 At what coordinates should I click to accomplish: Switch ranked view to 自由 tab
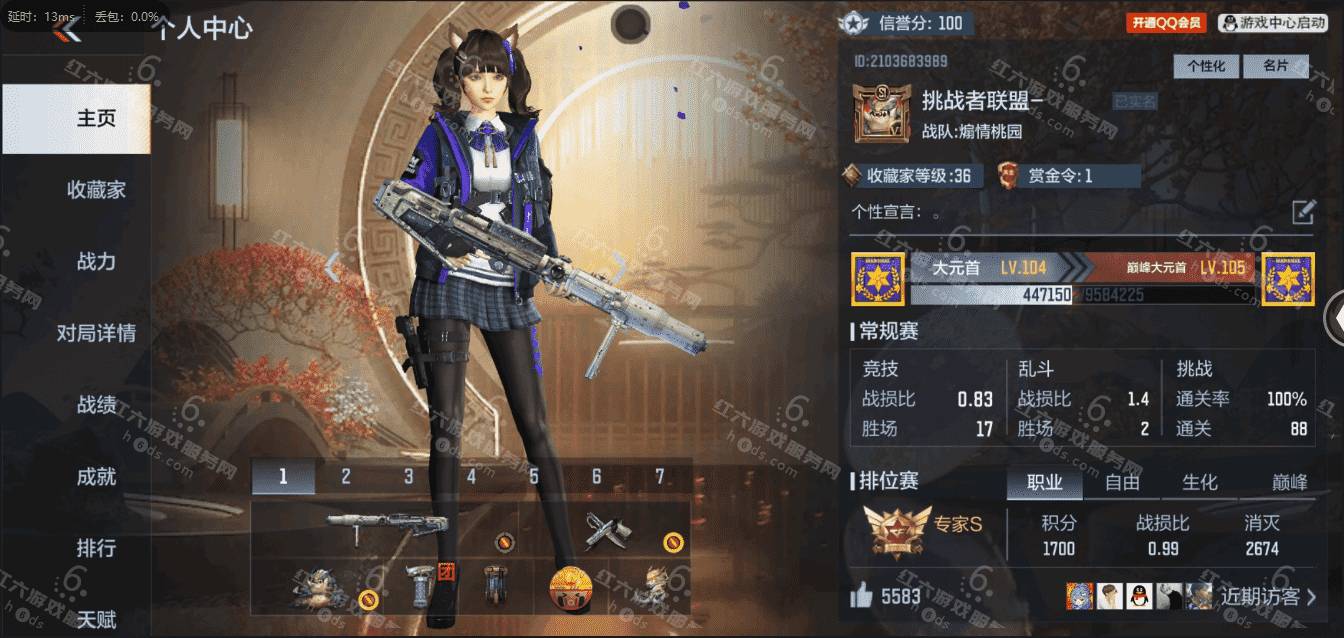pyautogui.click(x=1122, y=483)
